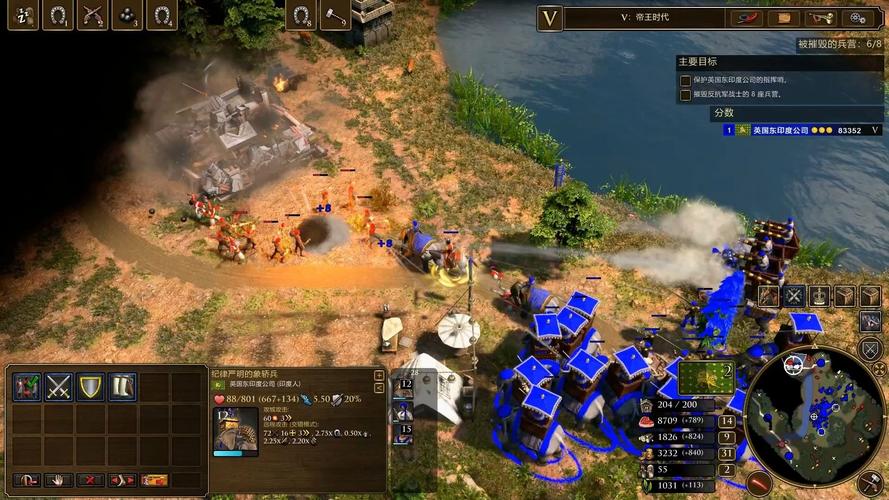Choose the shield defend stance command
The width and height of the screenshot is (889, 500).
click(91, 387)
